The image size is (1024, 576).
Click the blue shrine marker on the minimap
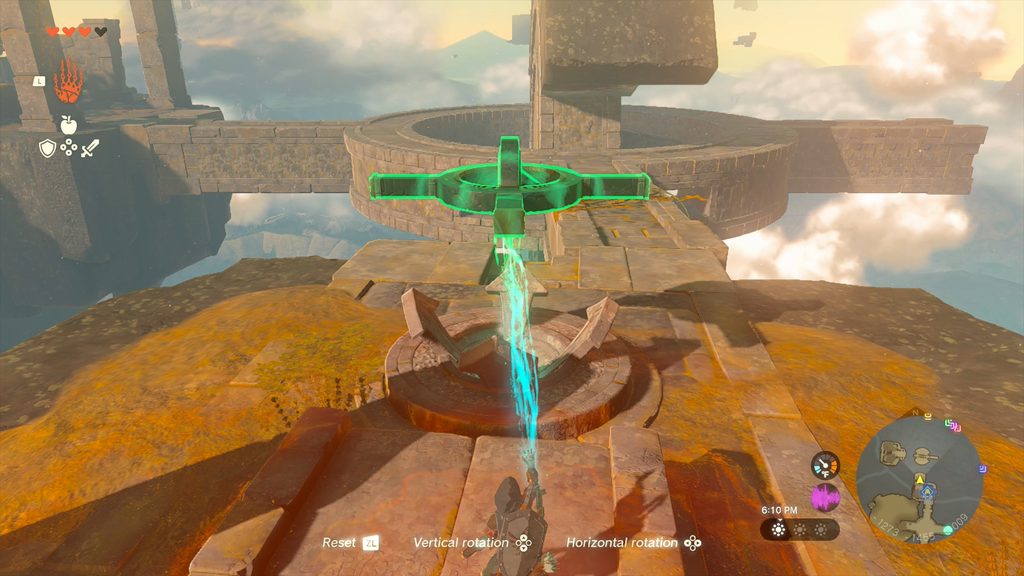click(x=929, y=491)
